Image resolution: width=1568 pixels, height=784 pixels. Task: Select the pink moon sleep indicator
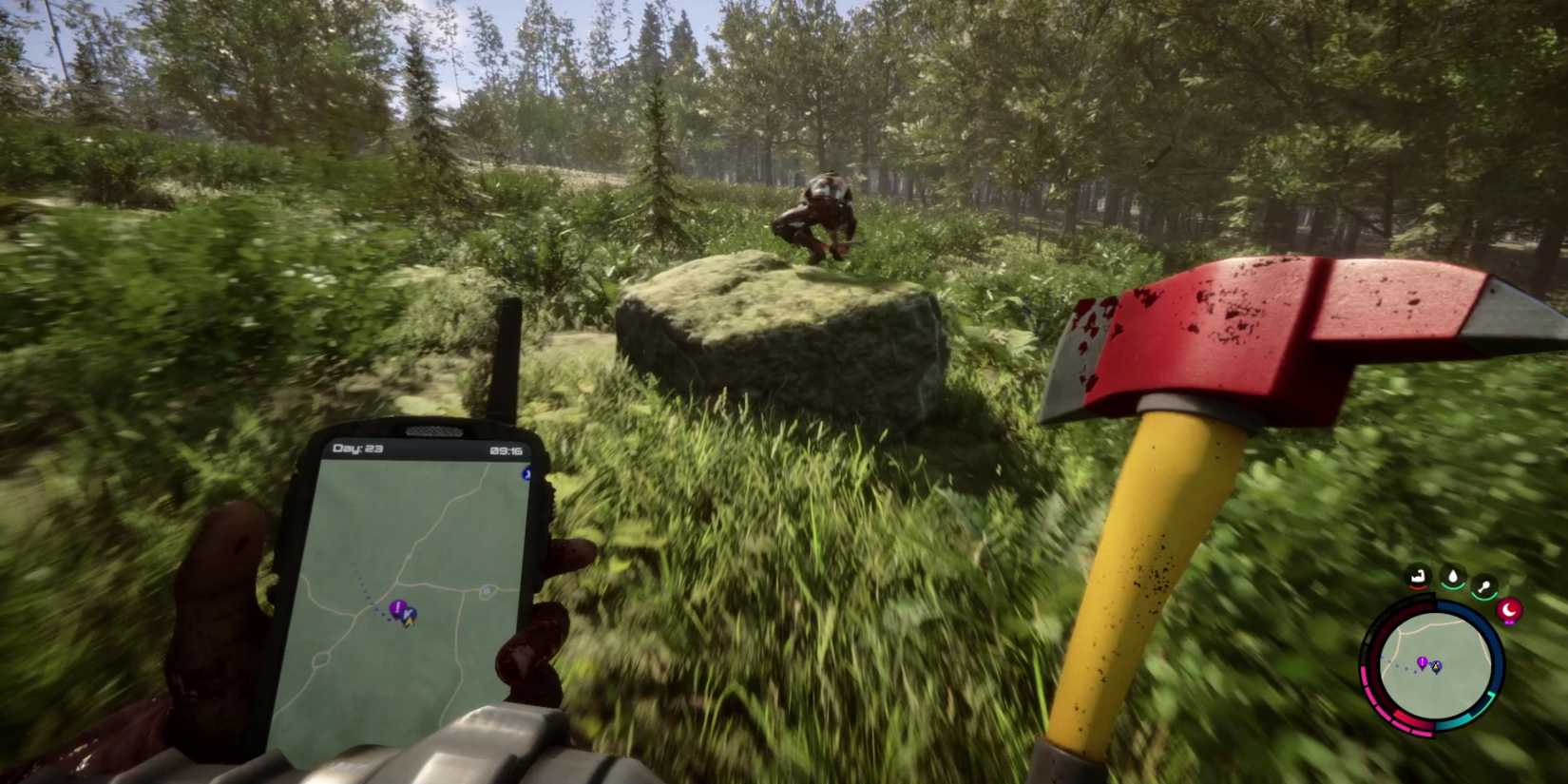(1510, 610)
